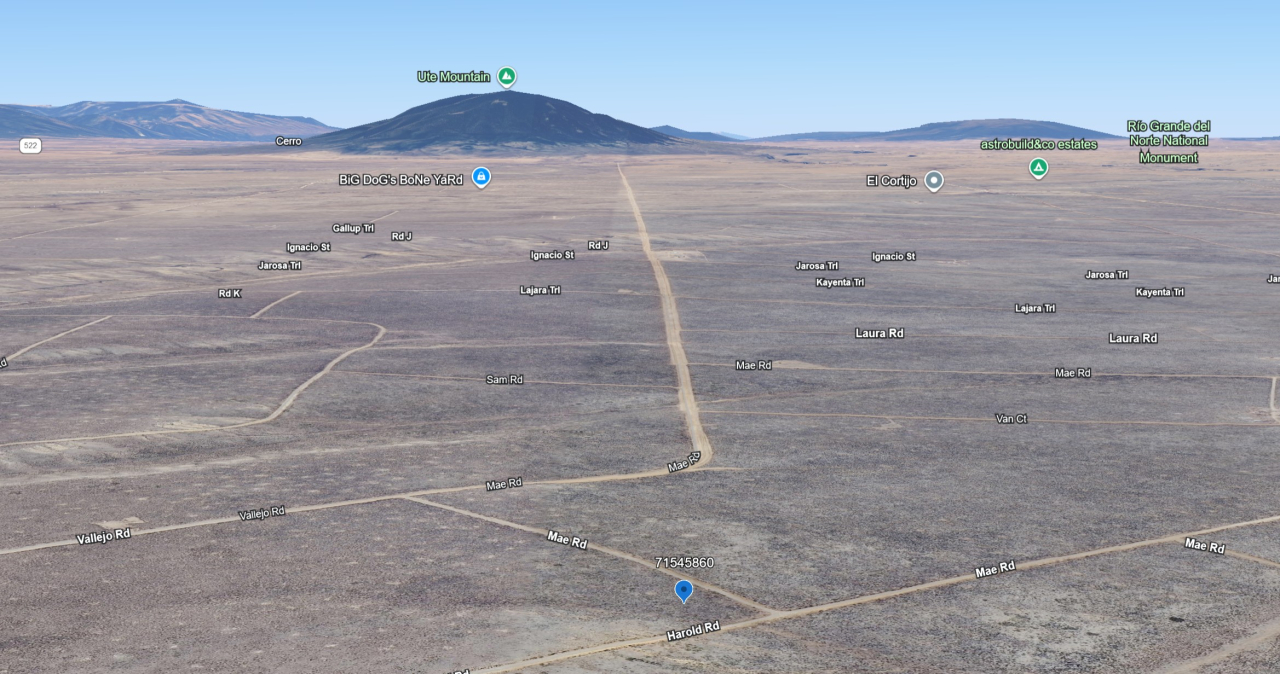Click the El Cortijo location pin
Viewport: 1280px width, 674px height.
pos(934,181)
